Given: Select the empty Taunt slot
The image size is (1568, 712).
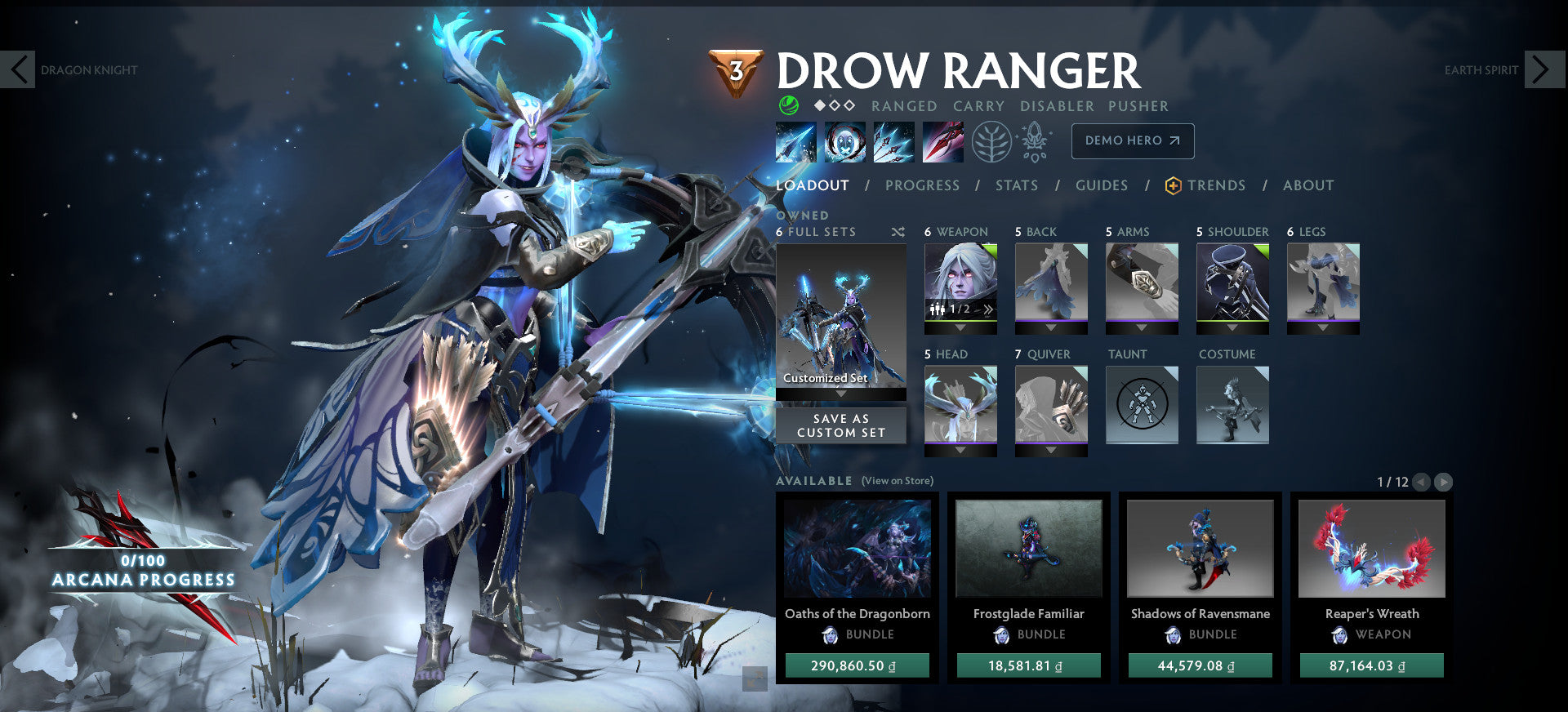Looking at the screenshot, I should pos(1142,404).
